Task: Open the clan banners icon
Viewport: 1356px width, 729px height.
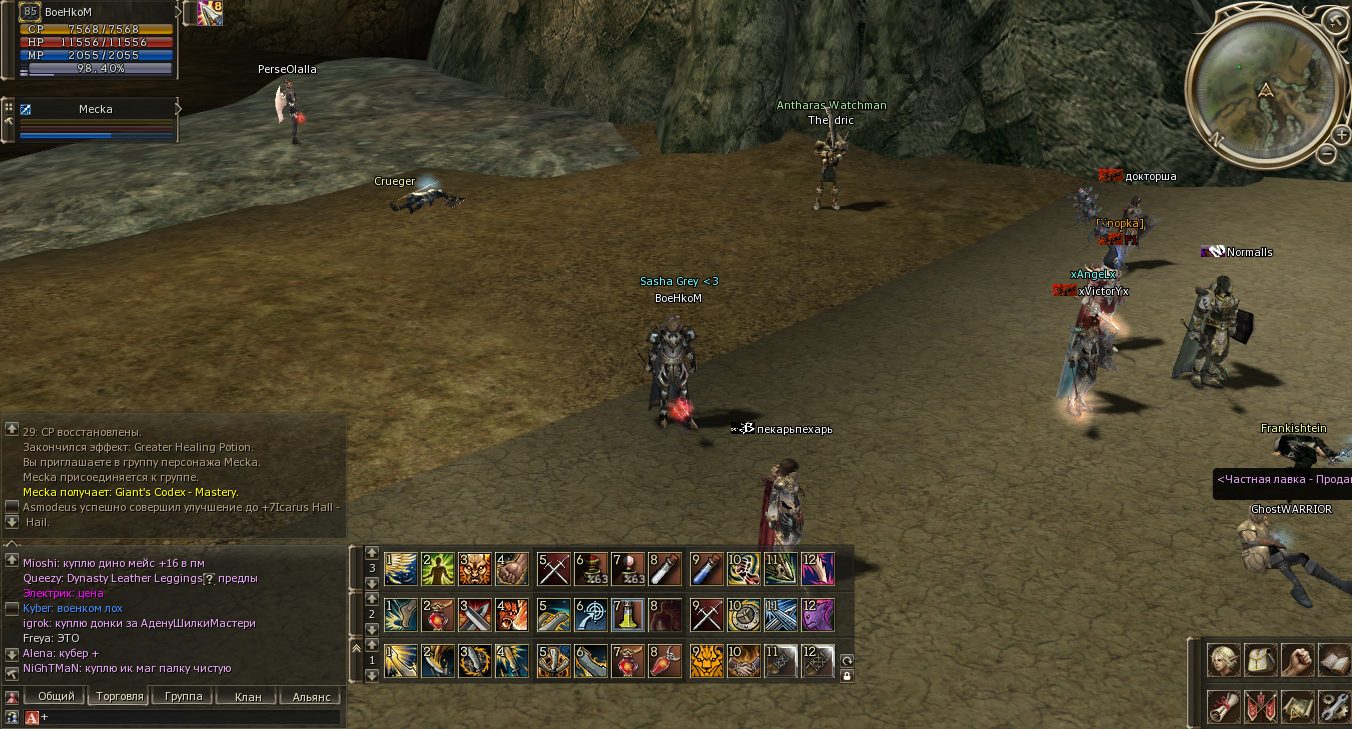Action: click(1261, 706)
